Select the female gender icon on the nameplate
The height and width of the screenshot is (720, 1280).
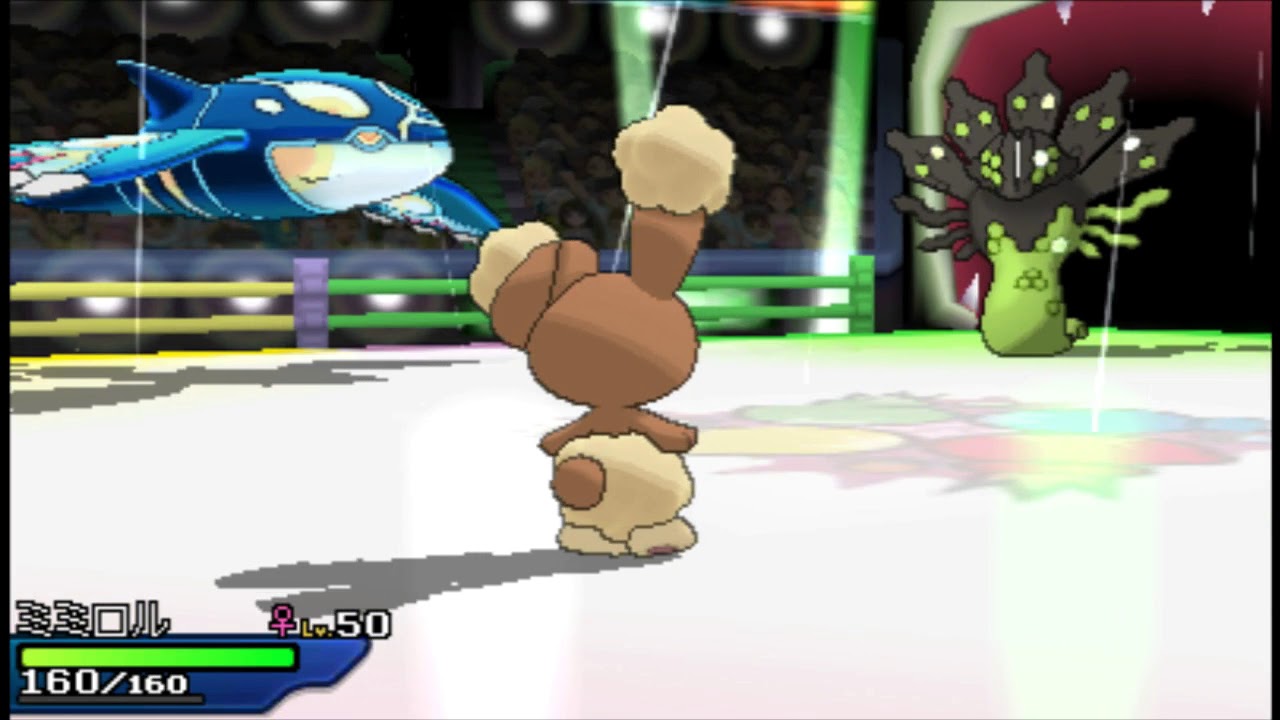(283, 622)
